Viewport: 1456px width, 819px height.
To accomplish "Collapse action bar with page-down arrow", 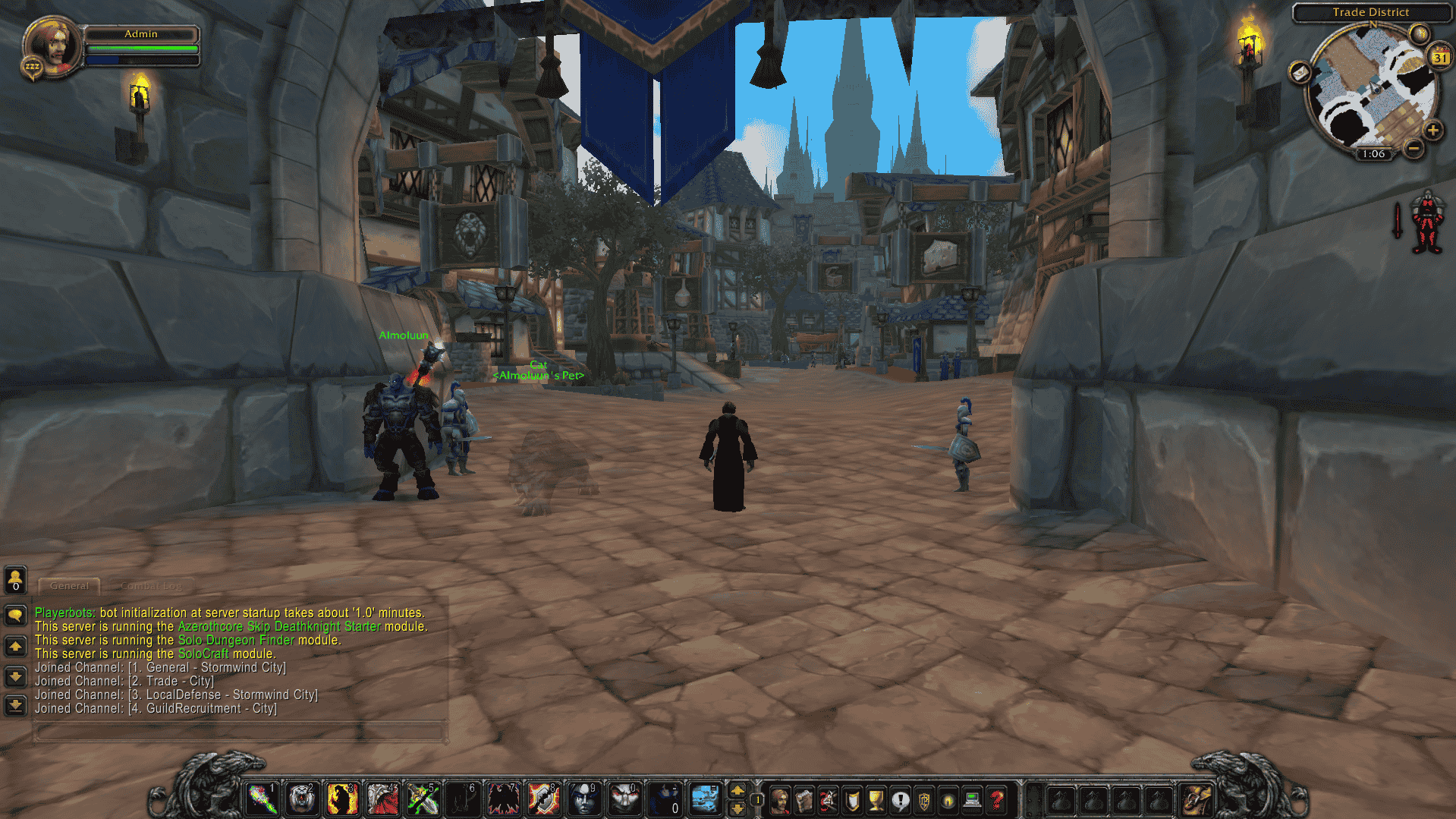I will (737, 809).
